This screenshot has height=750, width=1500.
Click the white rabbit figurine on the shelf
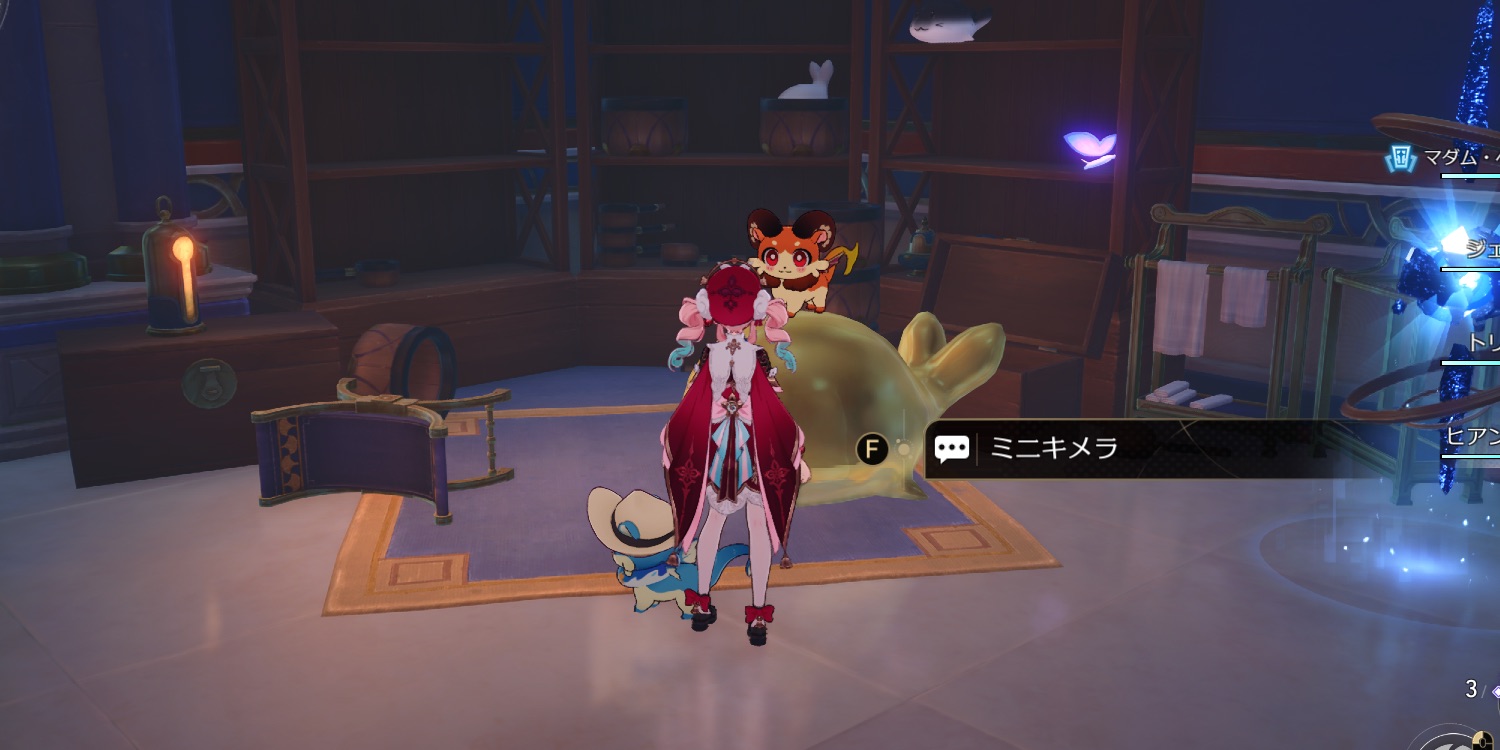[805, 80]
